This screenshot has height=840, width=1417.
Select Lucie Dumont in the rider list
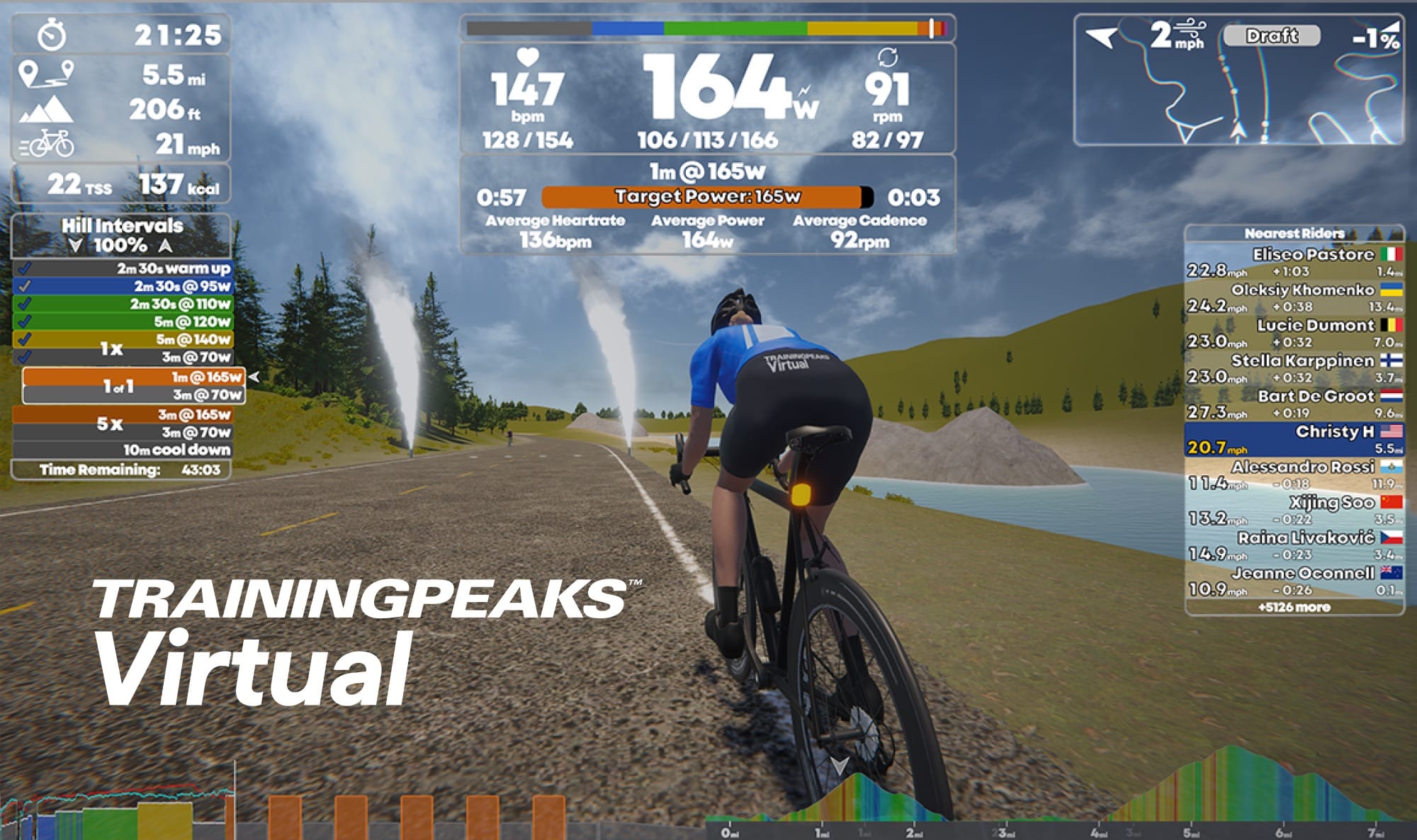[x=1294, y=333]
